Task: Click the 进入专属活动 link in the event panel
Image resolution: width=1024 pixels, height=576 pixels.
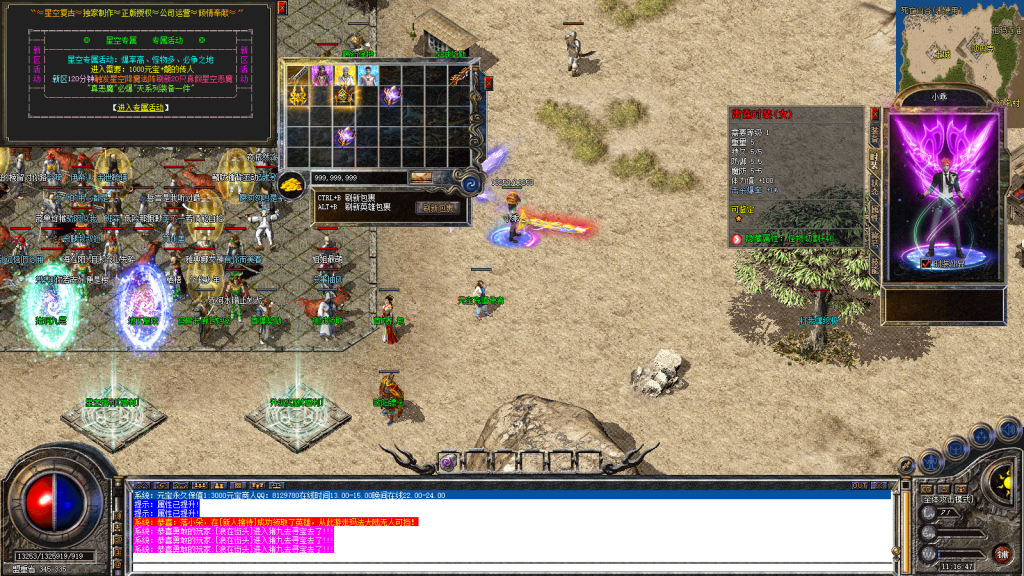Action: (138, 107)
